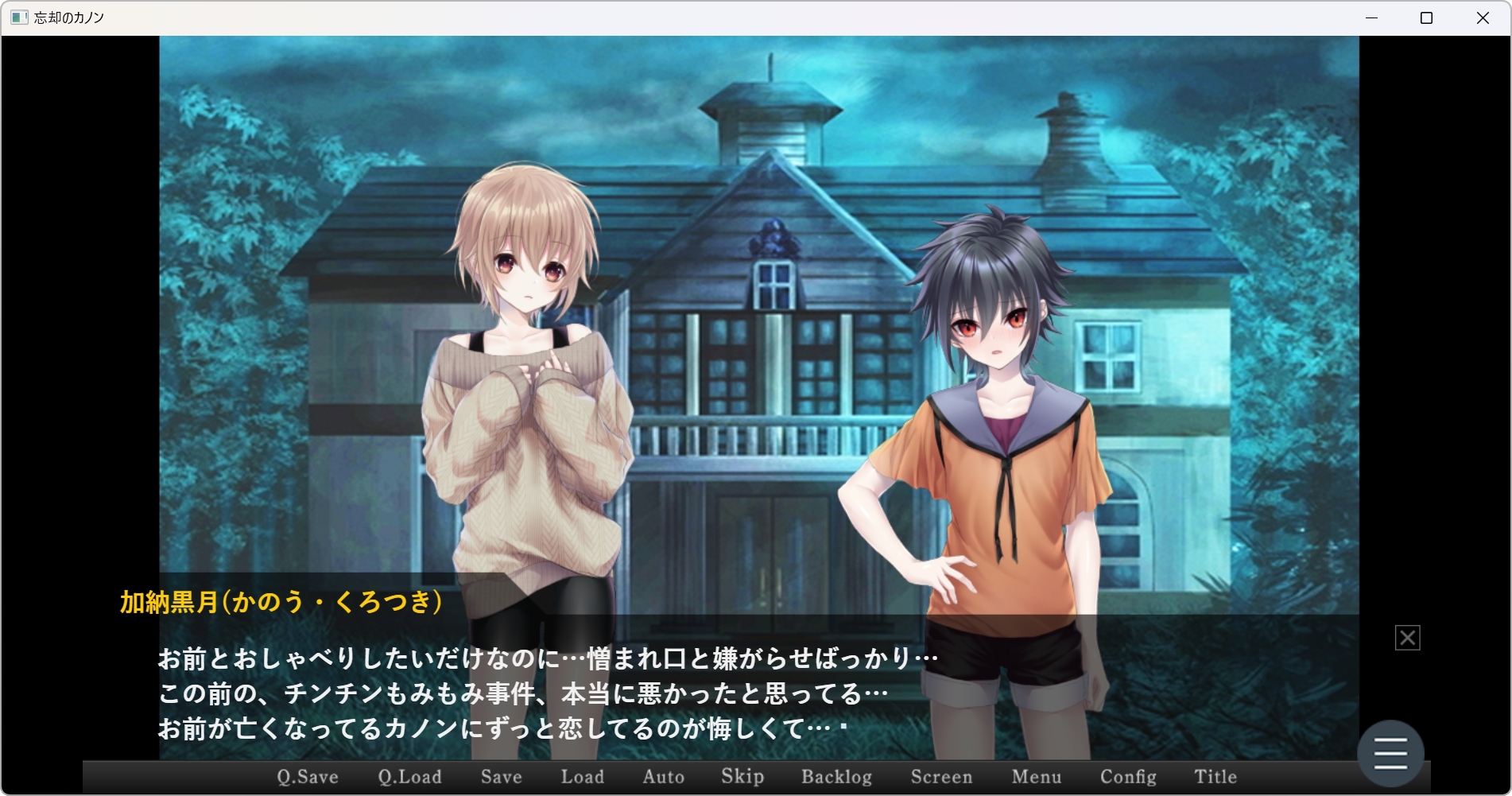
Task: Open the game Menu
Action: [x=1036, y=777]
